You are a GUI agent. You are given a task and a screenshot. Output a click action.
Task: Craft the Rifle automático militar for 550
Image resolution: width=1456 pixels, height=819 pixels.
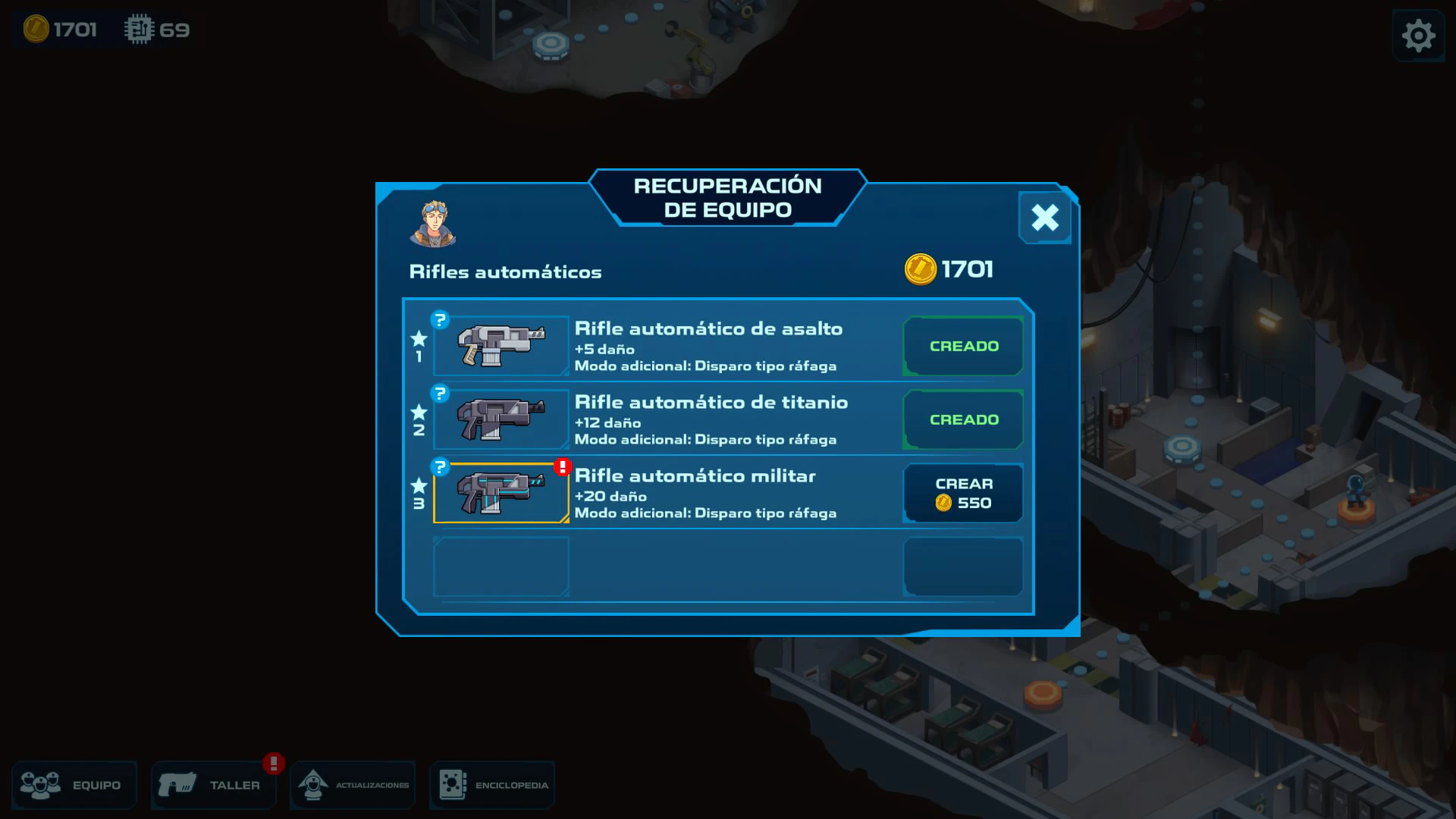tap(963, 493)
